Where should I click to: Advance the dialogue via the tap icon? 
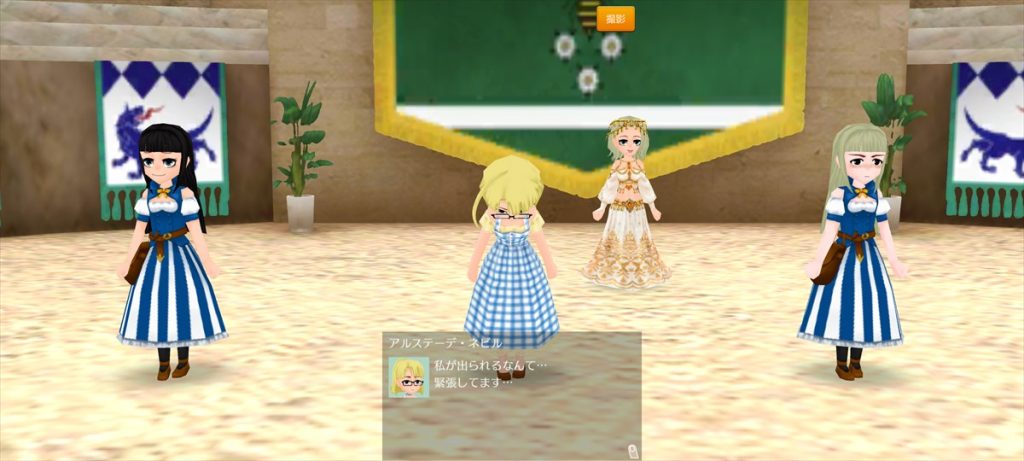(632, 449)
